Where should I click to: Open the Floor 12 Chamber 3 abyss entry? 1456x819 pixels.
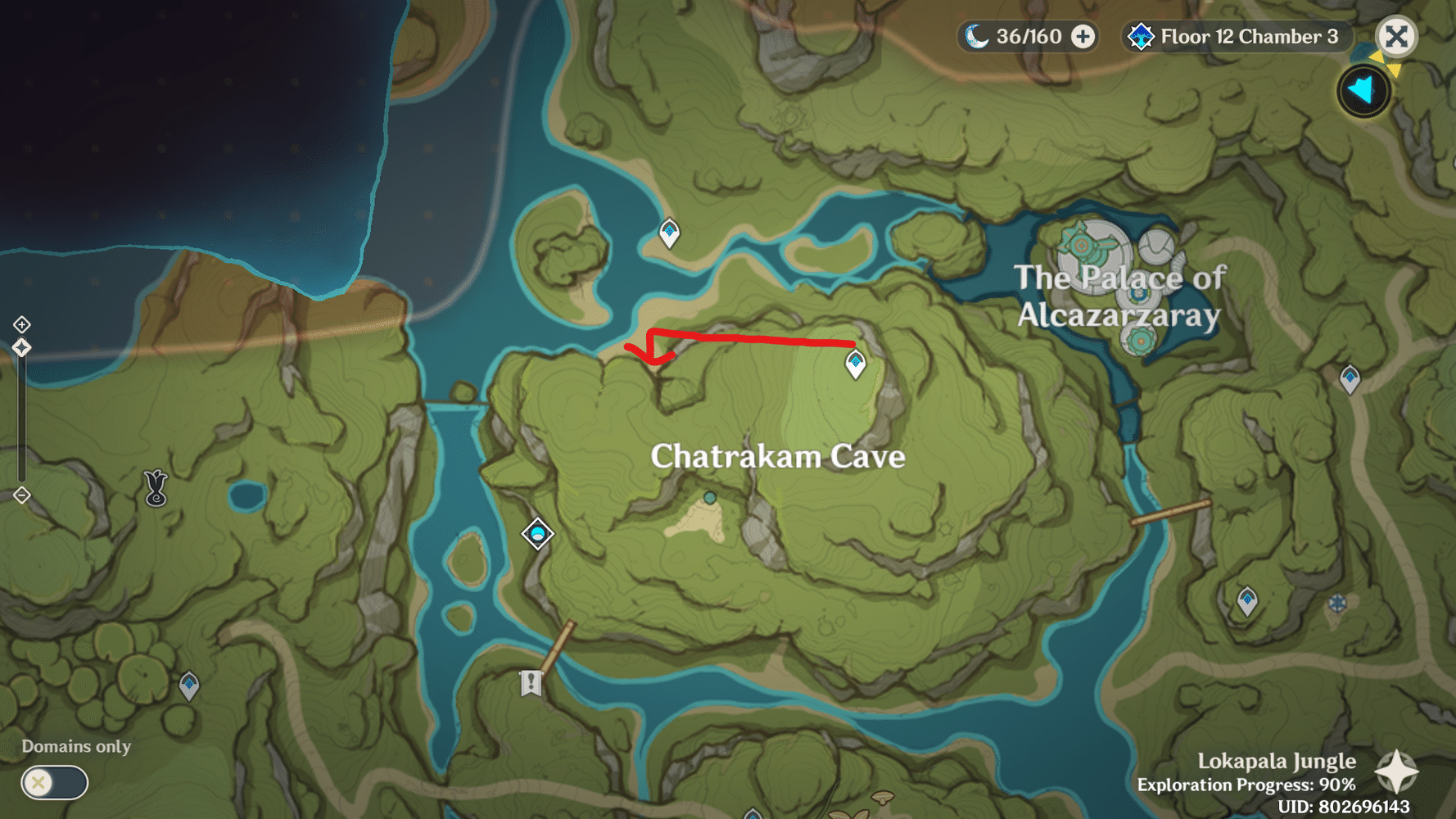pos(1246,36)
